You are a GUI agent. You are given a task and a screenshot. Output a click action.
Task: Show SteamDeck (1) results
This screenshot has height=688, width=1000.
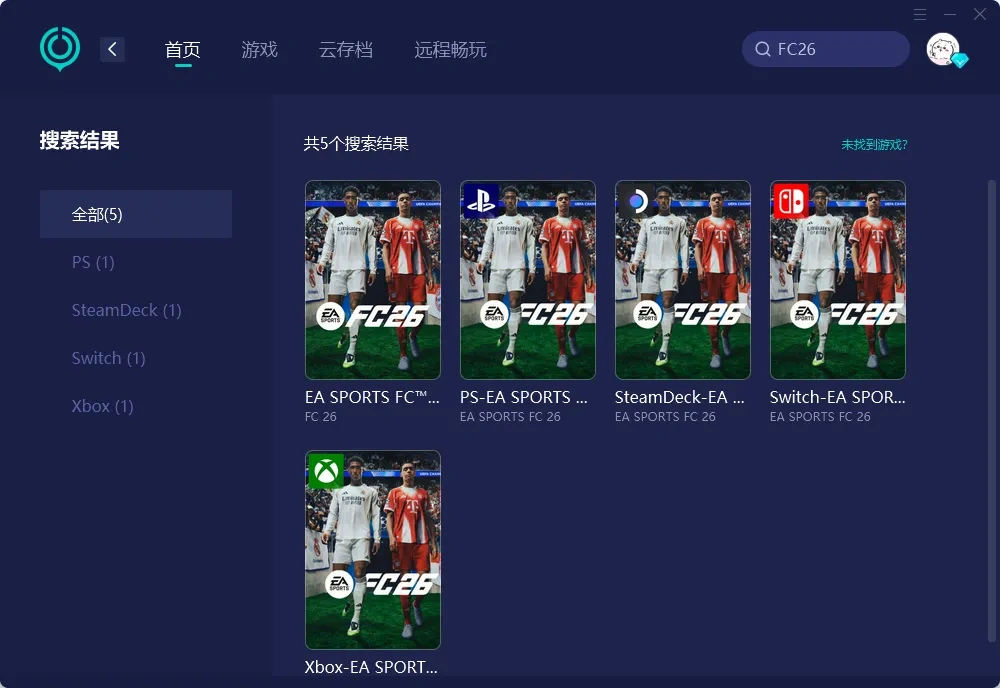(x=126, y=310)
